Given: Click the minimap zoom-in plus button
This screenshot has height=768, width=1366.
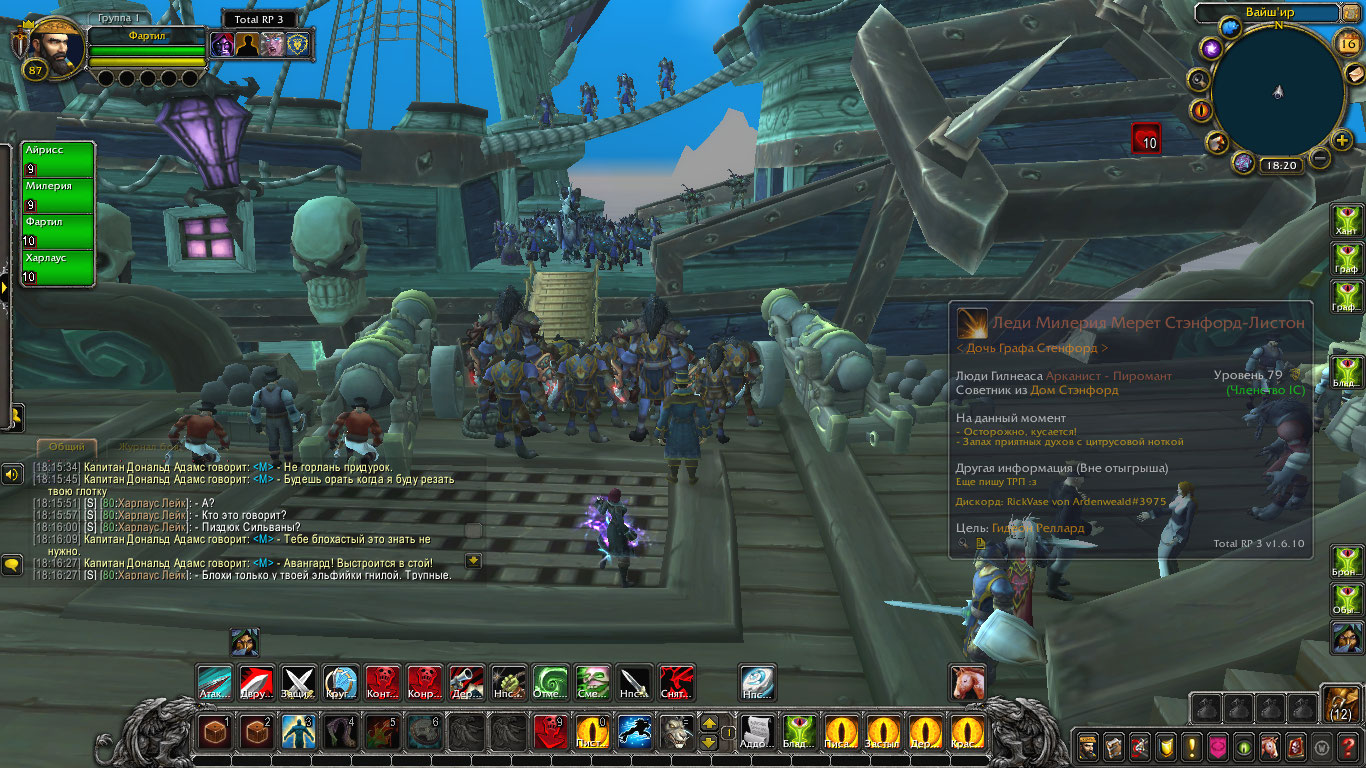Looking at the screenshot, I should coord(1342,140).
